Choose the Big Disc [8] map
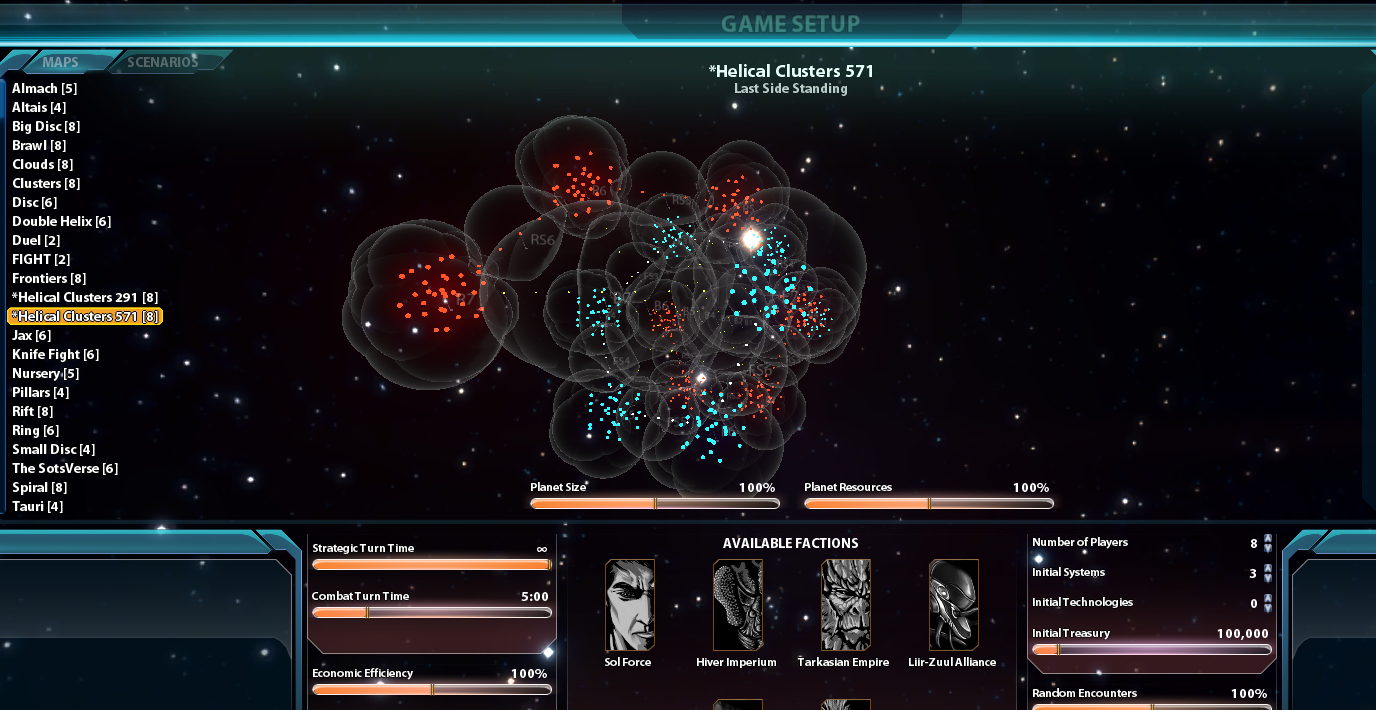The width and height of the screenshot is (1376, 710). coord(46,126)
